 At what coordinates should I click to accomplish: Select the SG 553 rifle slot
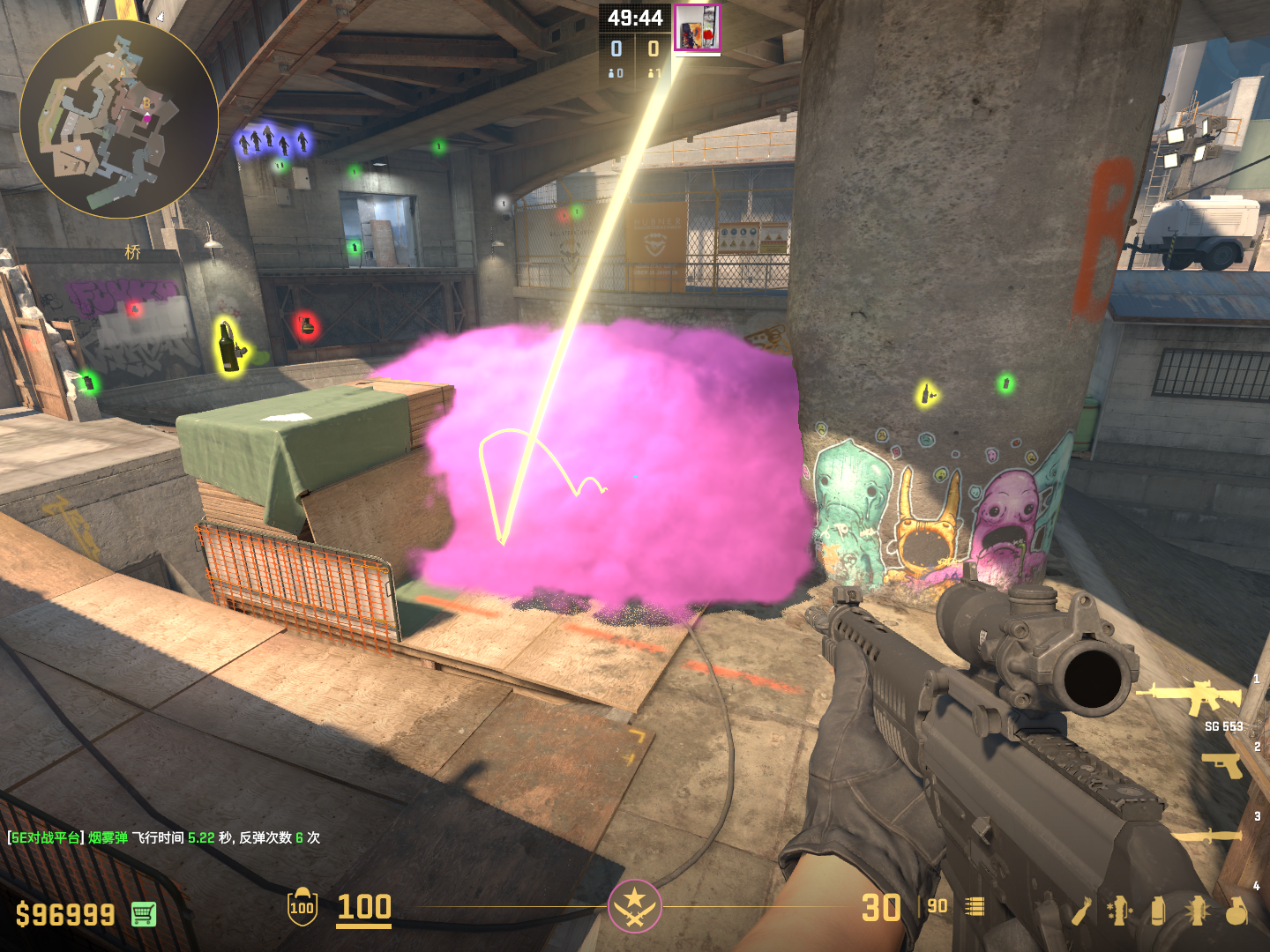1191,696
